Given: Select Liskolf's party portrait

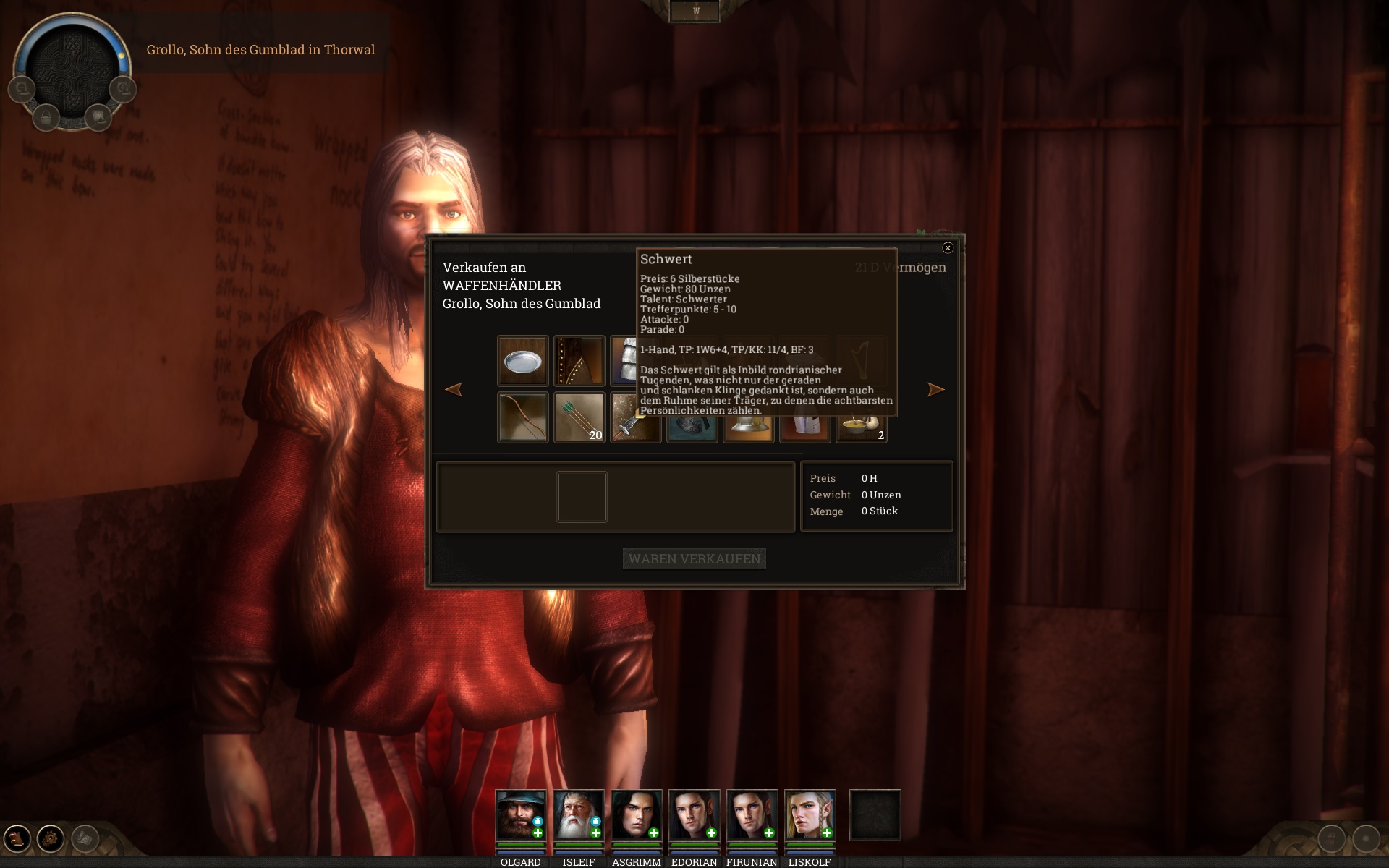Looking at the screenshot, I should 810,815.
